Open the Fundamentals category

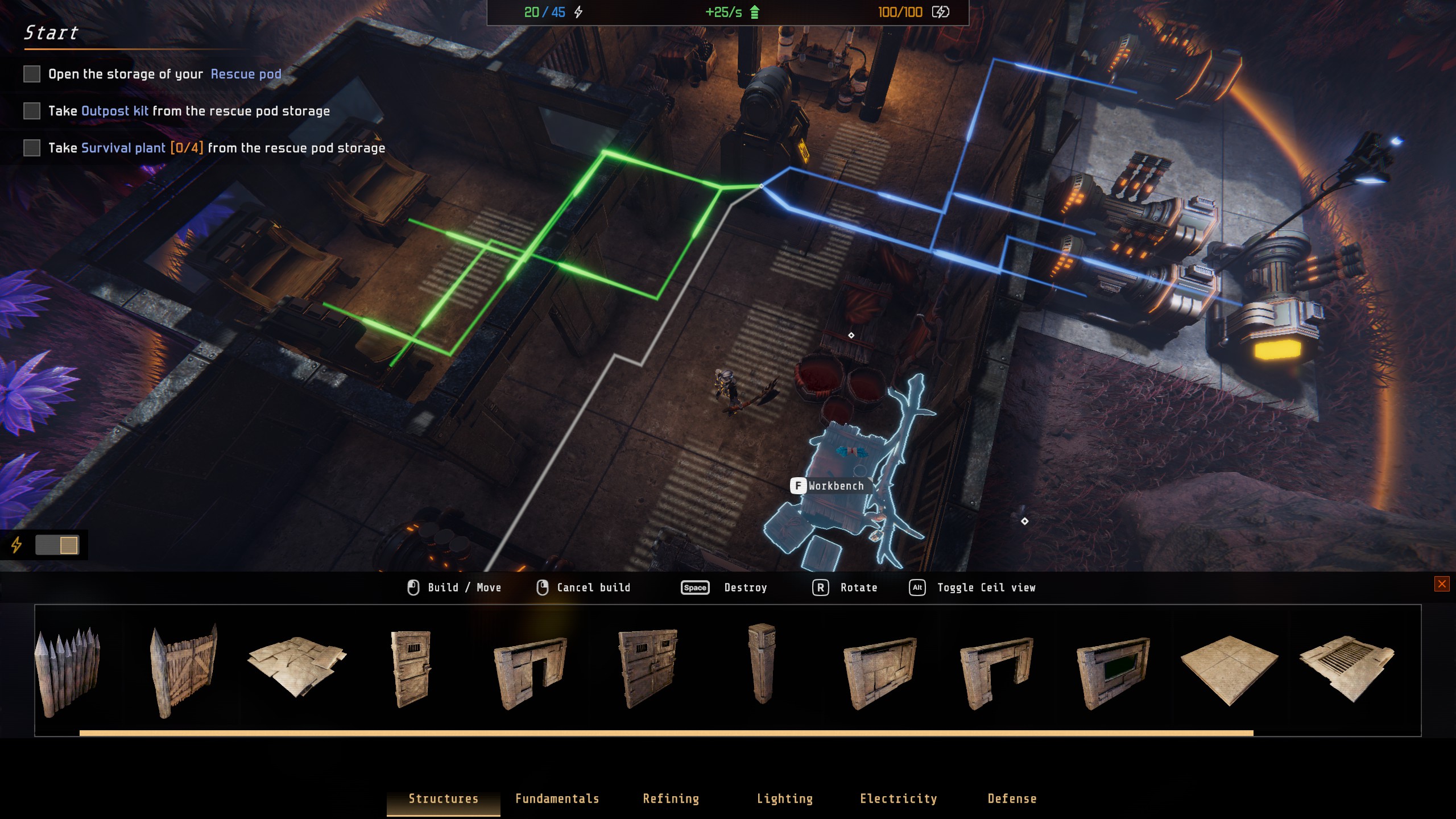click(x=557, y=799)
